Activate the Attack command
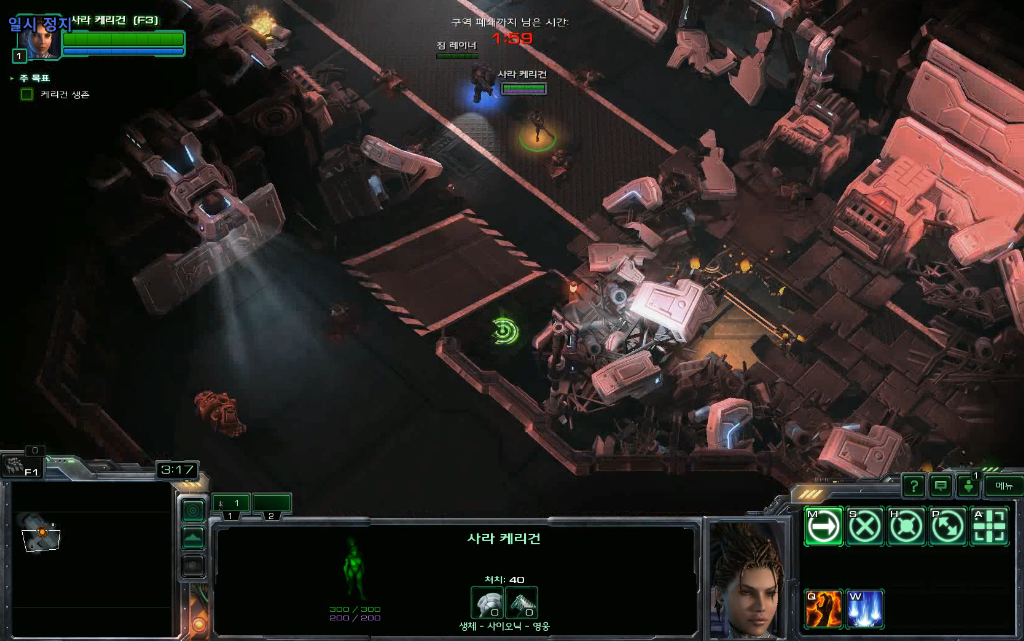 (989, 527)
